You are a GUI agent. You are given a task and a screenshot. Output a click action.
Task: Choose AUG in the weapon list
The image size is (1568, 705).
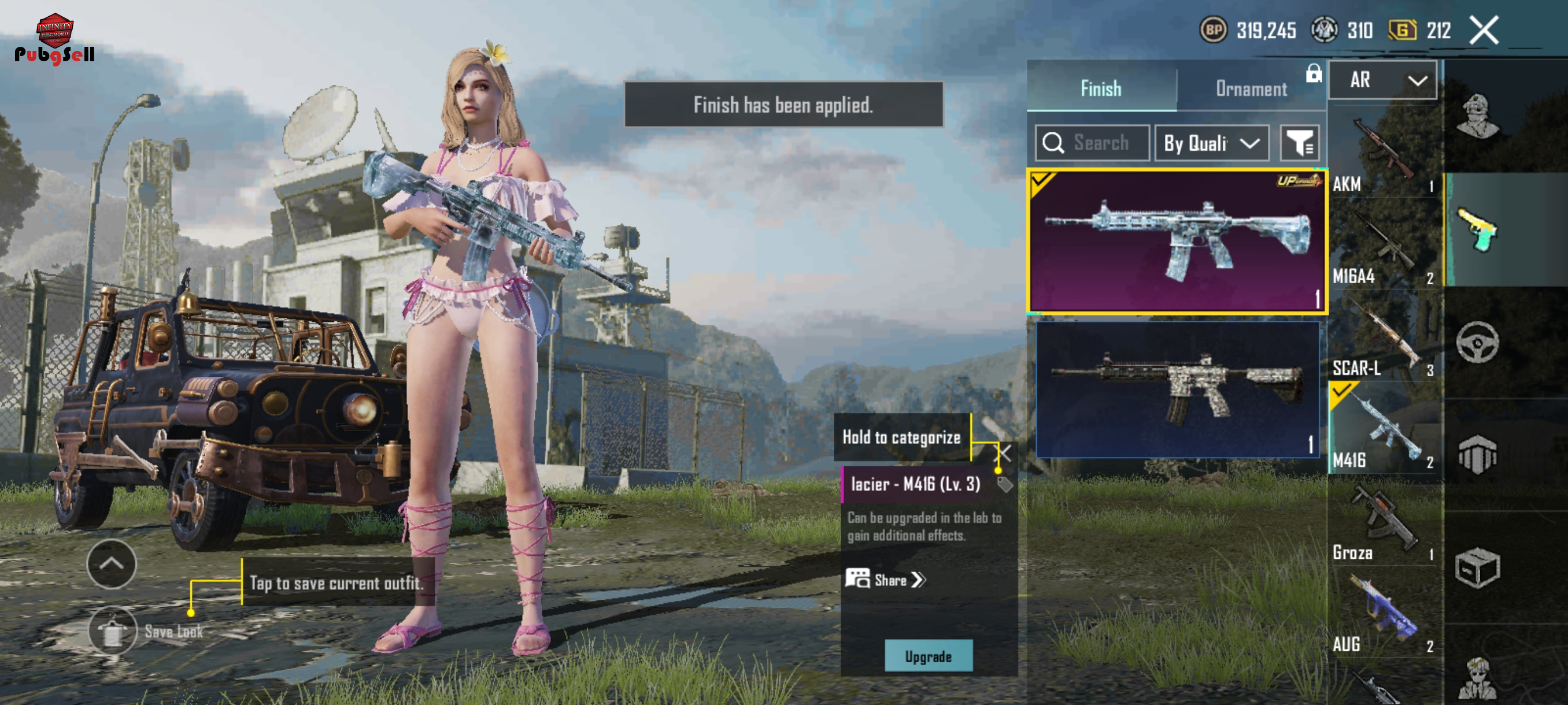1383,614
